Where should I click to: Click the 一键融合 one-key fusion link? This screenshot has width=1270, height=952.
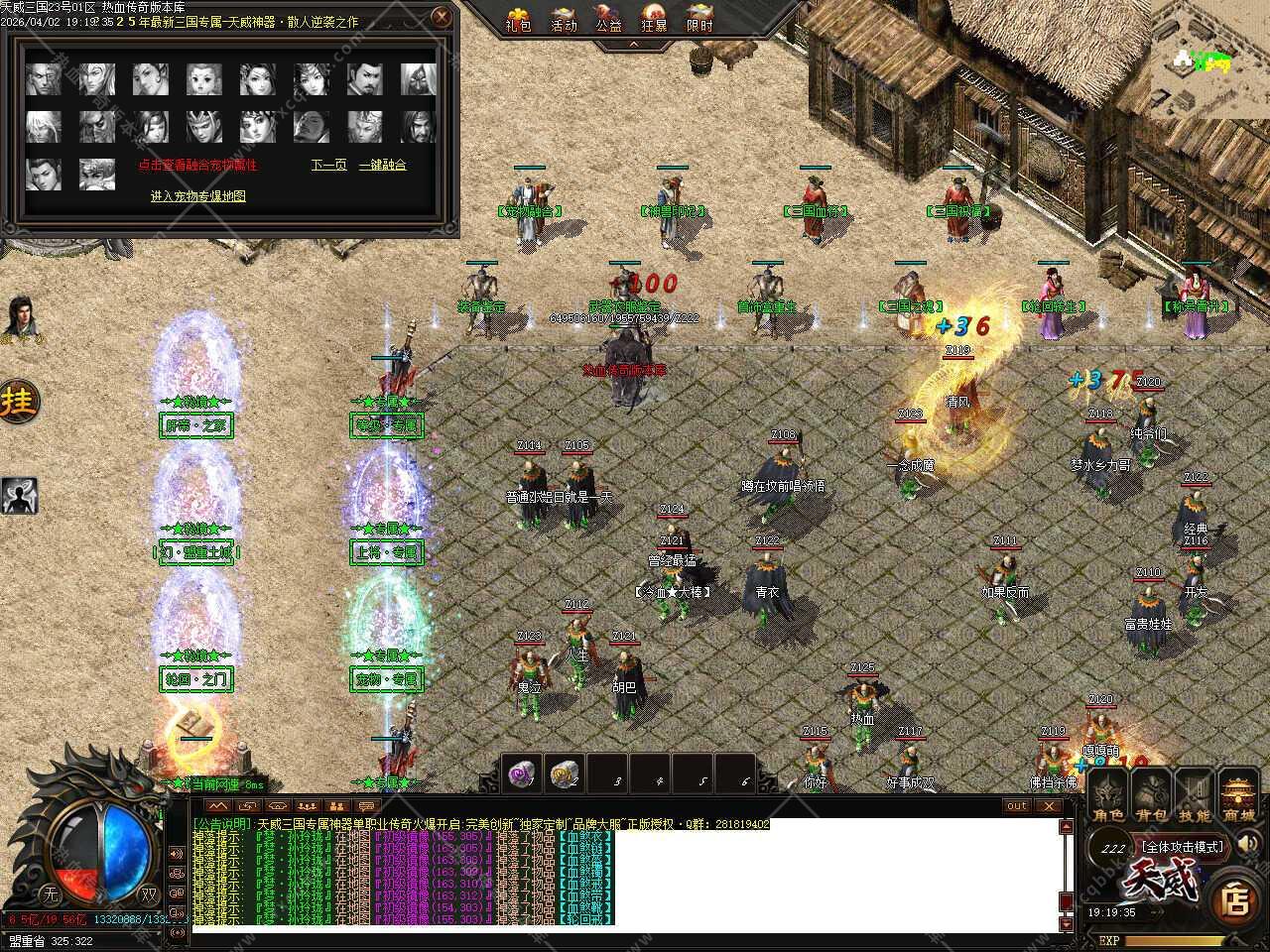(382, 165)
